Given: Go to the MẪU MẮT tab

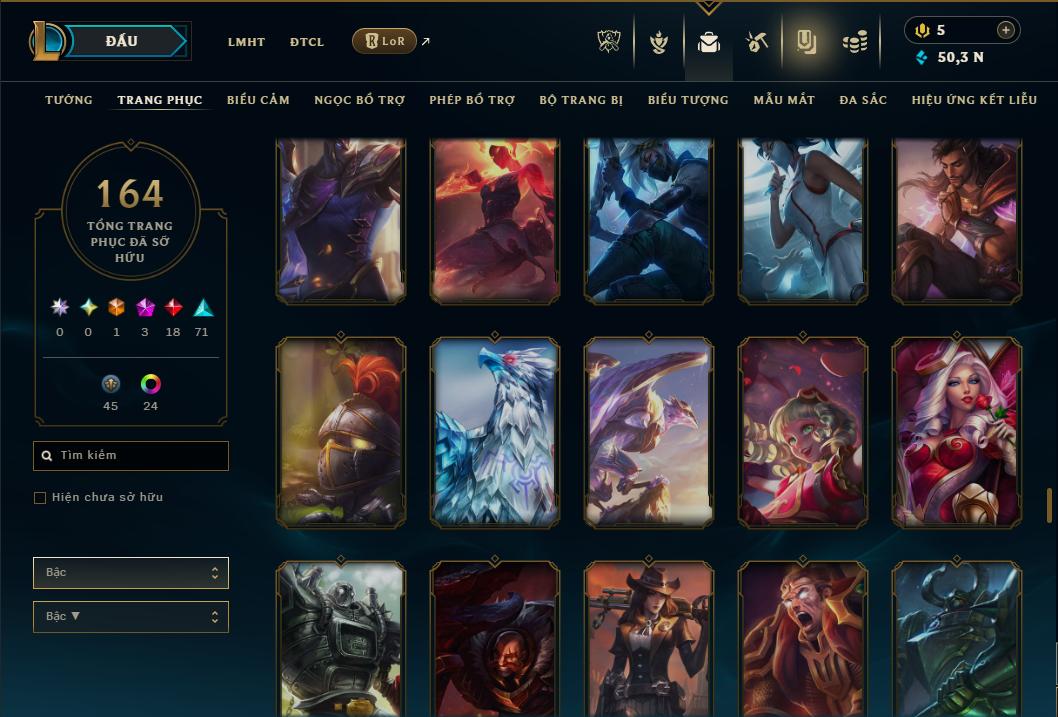Looking at the screenshot, I should pyautogui.click(x=784, y=100).
